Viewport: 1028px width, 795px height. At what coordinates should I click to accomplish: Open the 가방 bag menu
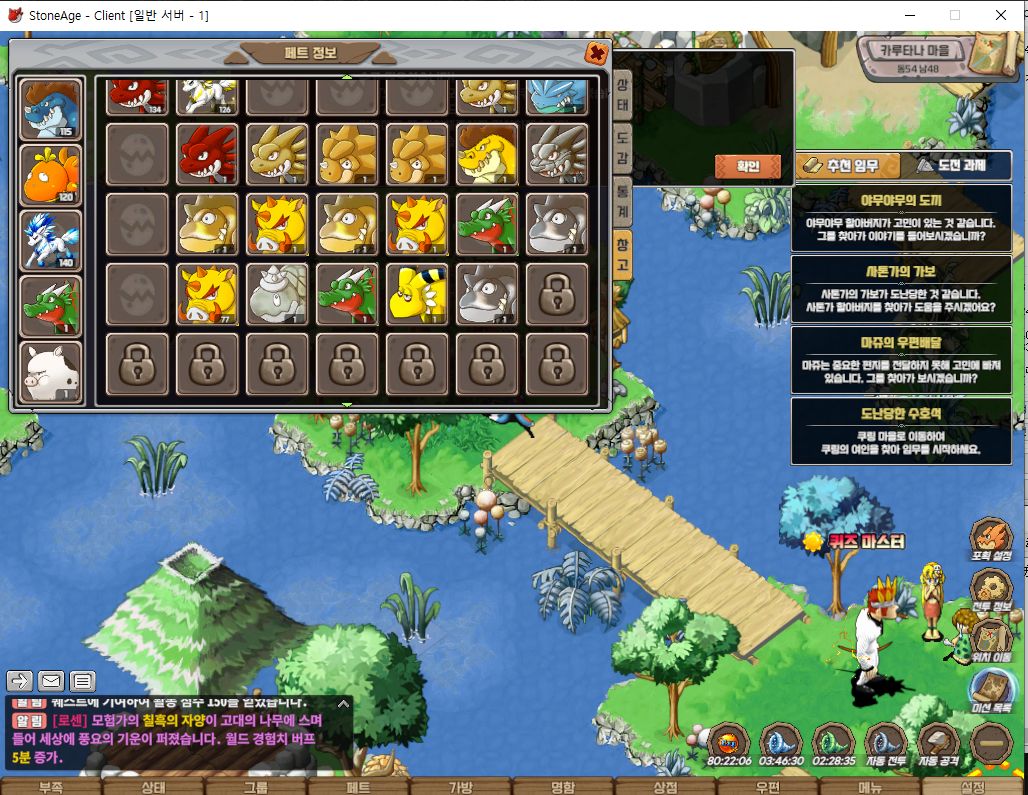(459, 786)
